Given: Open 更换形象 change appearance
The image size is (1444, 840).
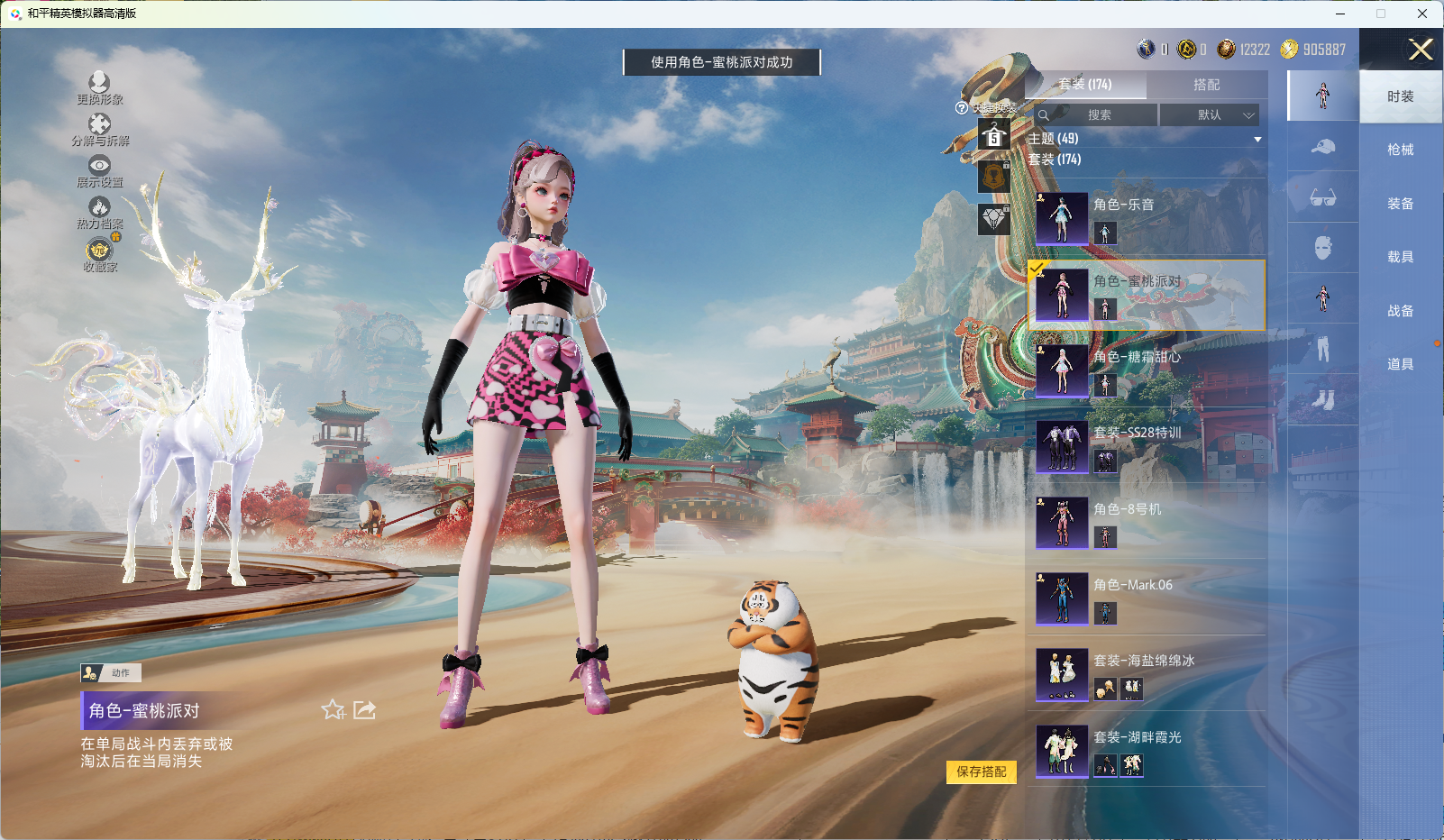Looking at the screenshot, I should click(x=99, y=88).
